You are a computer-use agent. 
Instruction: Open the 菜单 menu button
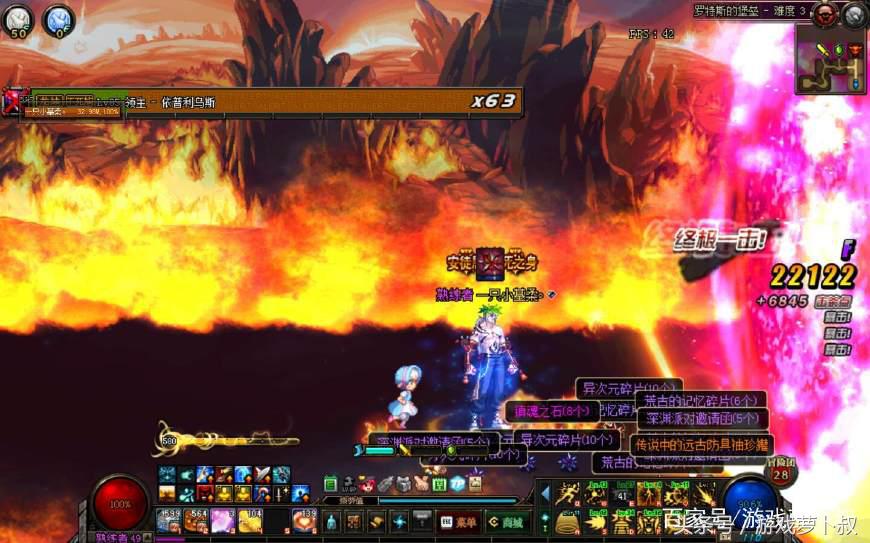459,521
